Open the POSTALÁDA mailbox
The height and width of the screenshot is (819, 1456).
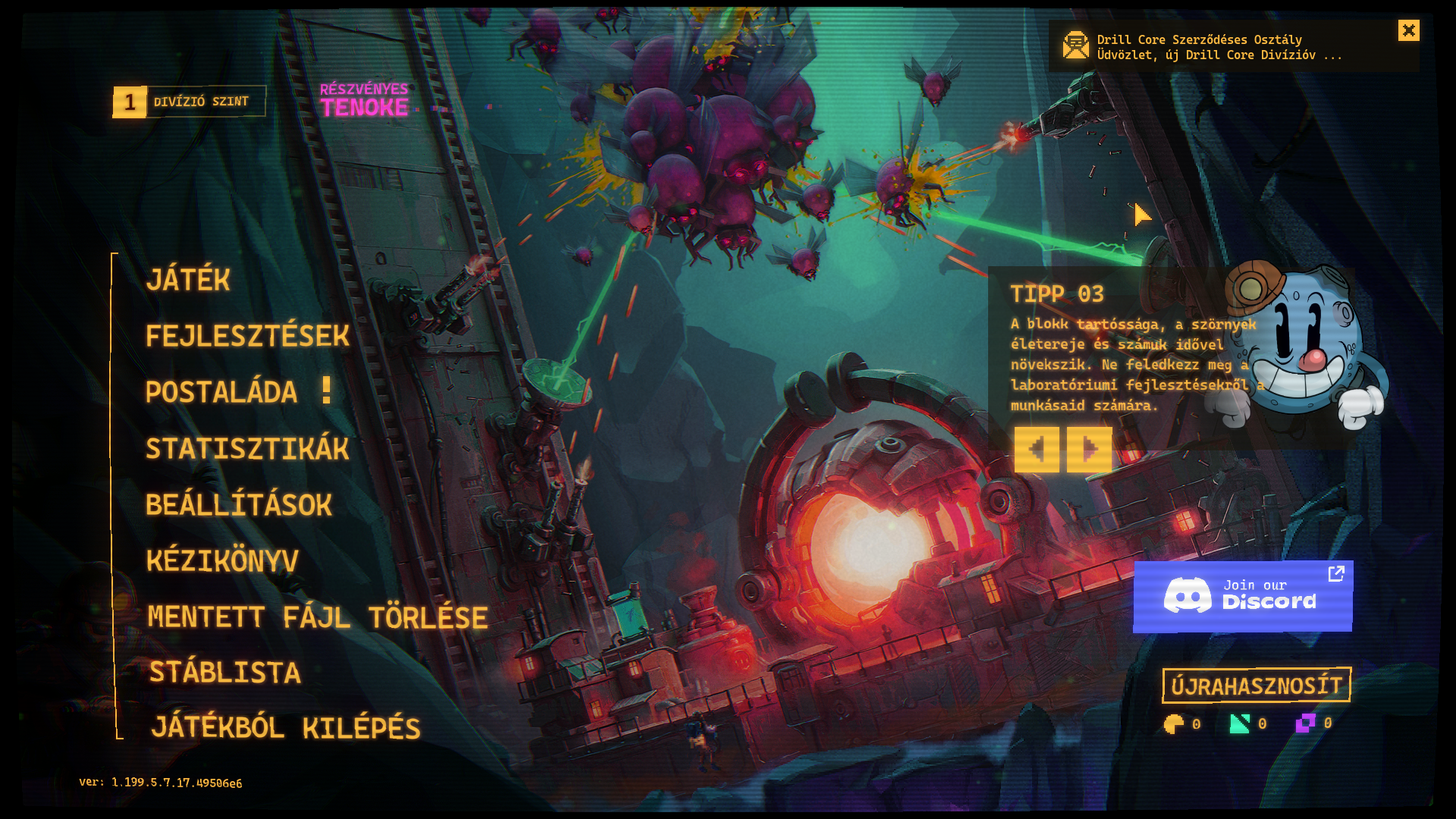(x=221, y=392)
